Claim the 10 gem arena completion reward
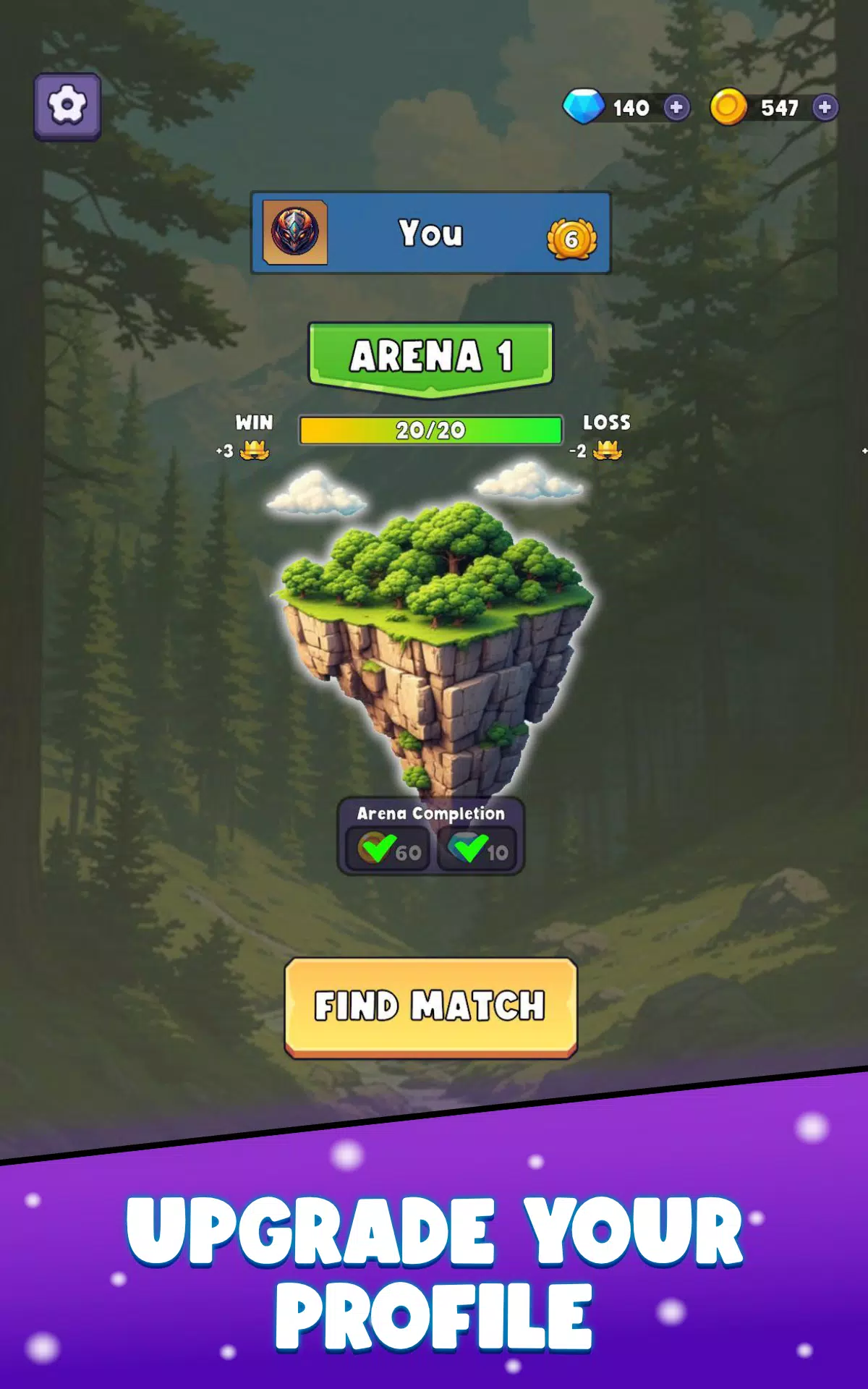Viewport: 868px width, 1389px height. (477, 849)
